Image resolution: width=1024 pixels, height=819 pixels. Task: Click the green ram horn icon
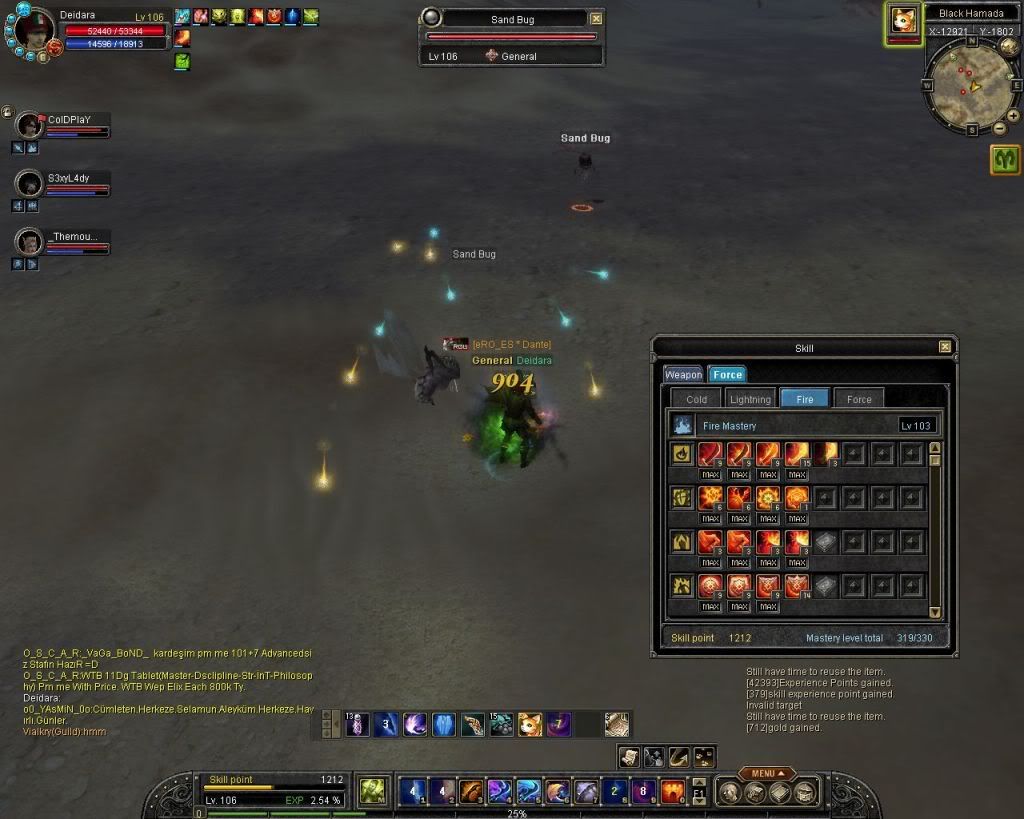point(1005,159)
